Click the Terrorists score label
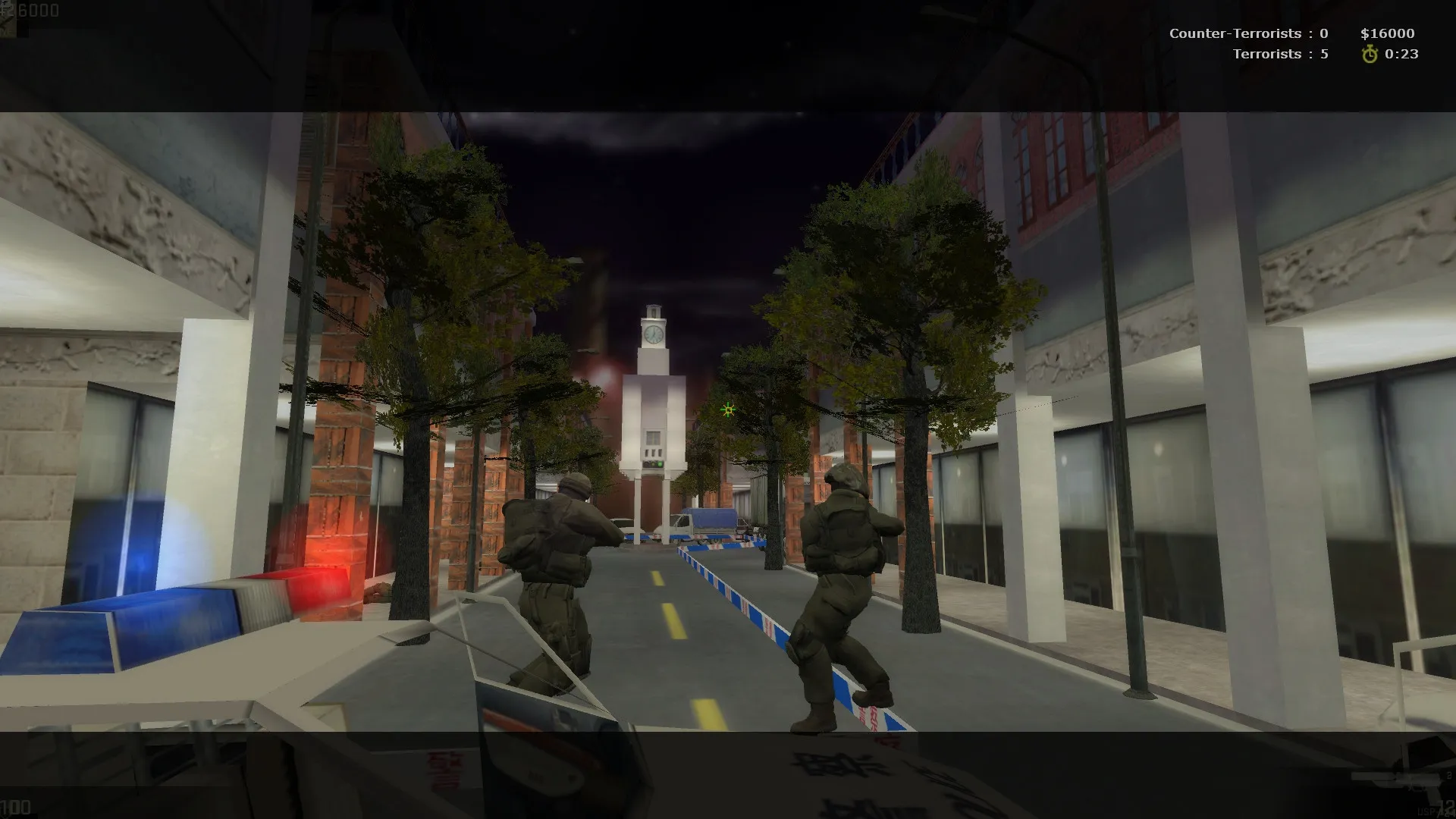1456x819 pixels. pos(1282,54)
